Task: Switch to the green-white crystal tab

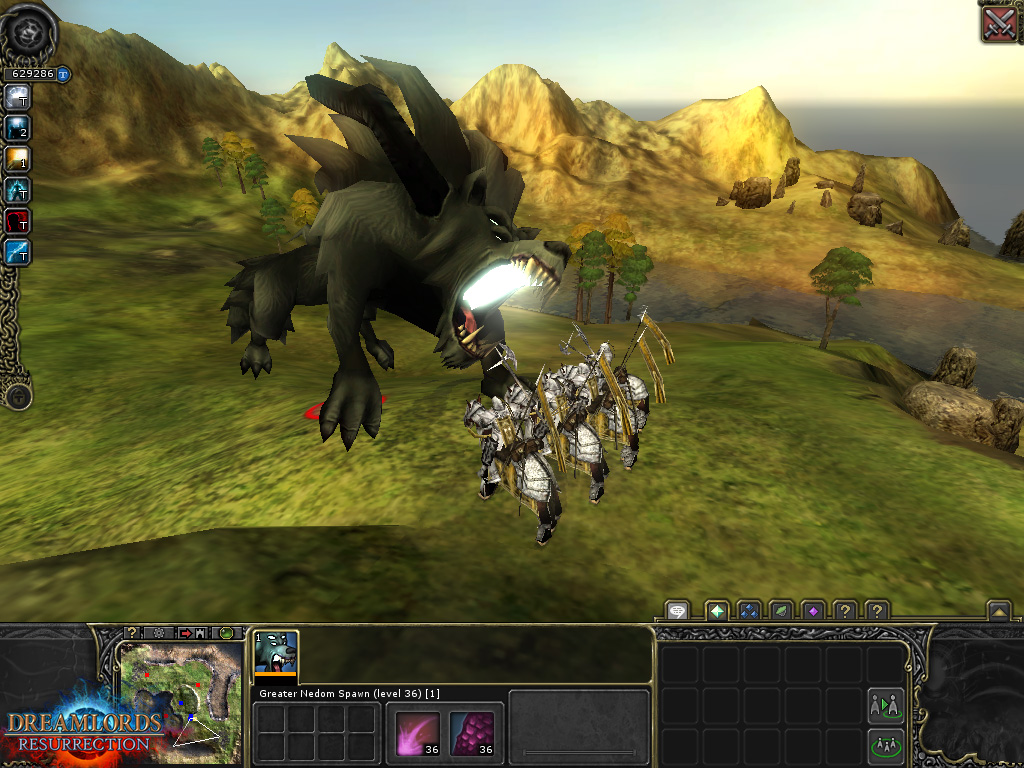Action: click(x=716, y=610)
